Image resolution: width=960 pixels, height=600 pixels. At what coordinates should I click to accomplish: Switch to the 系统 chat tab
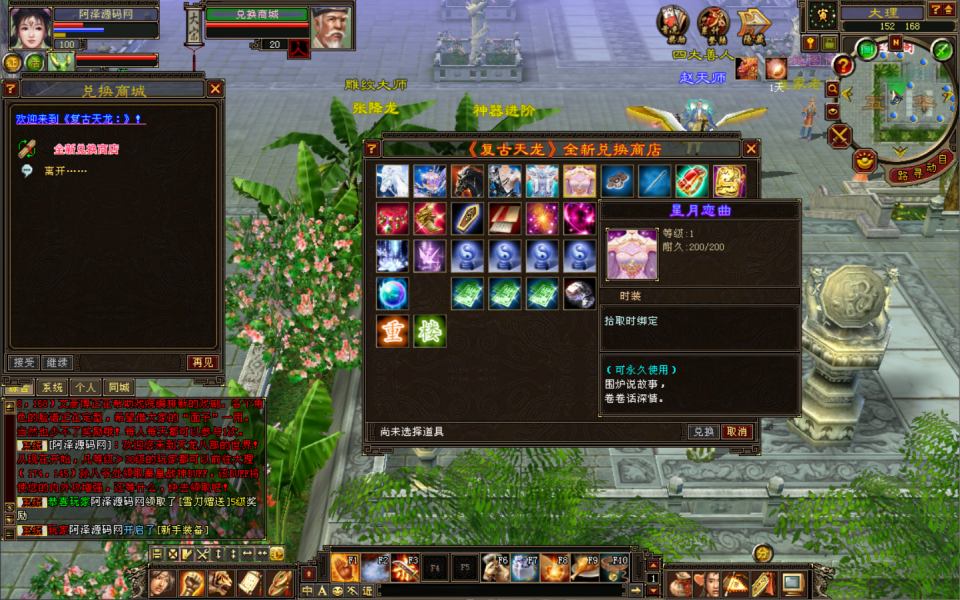click(51, 387)
